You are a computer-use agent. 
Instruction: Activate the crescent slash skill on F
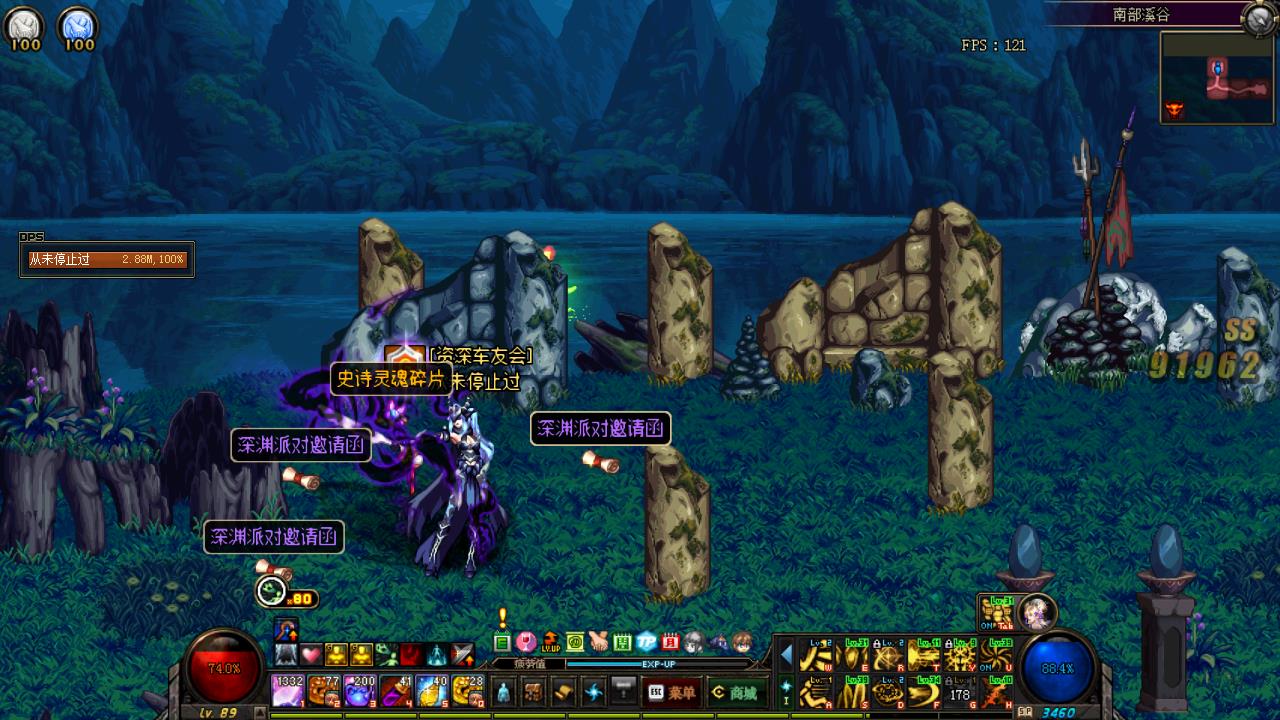pyautogui.click(x=924, y=691)
